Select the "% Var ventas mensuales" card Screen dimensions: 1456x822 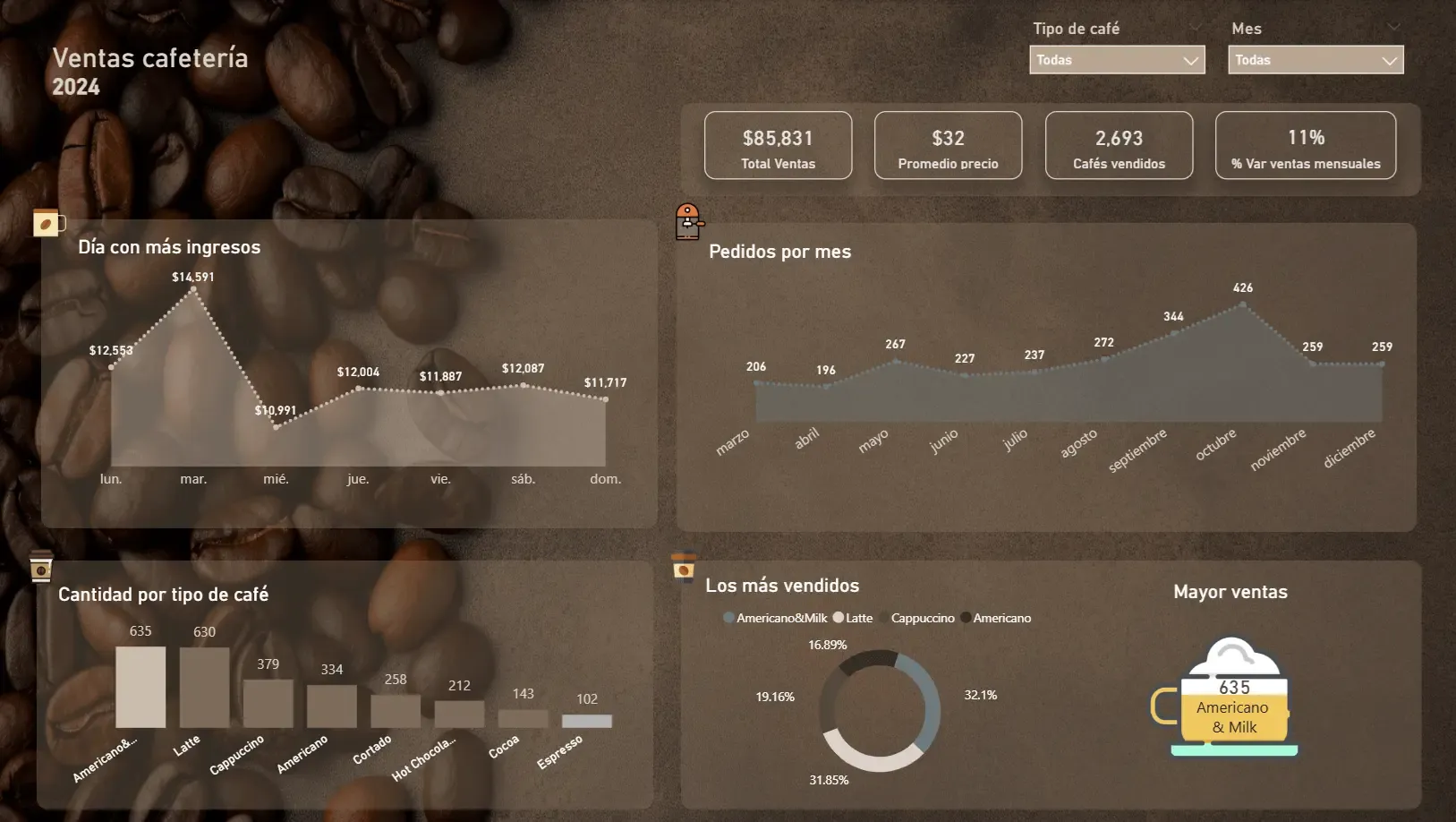point(1306,145)
